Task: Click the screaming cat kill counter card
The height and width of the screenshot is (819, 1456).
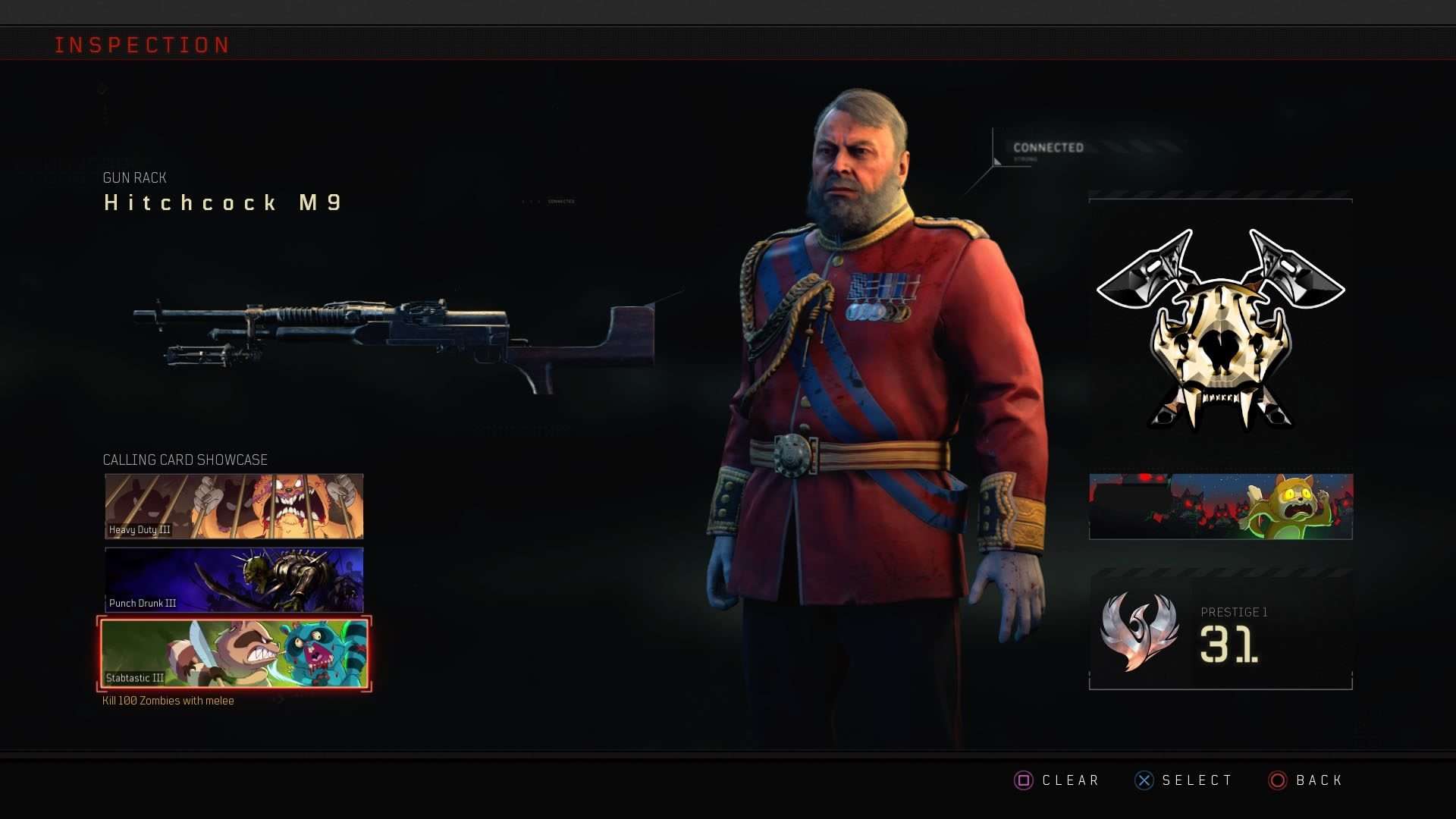Action: coord(1221,506)
